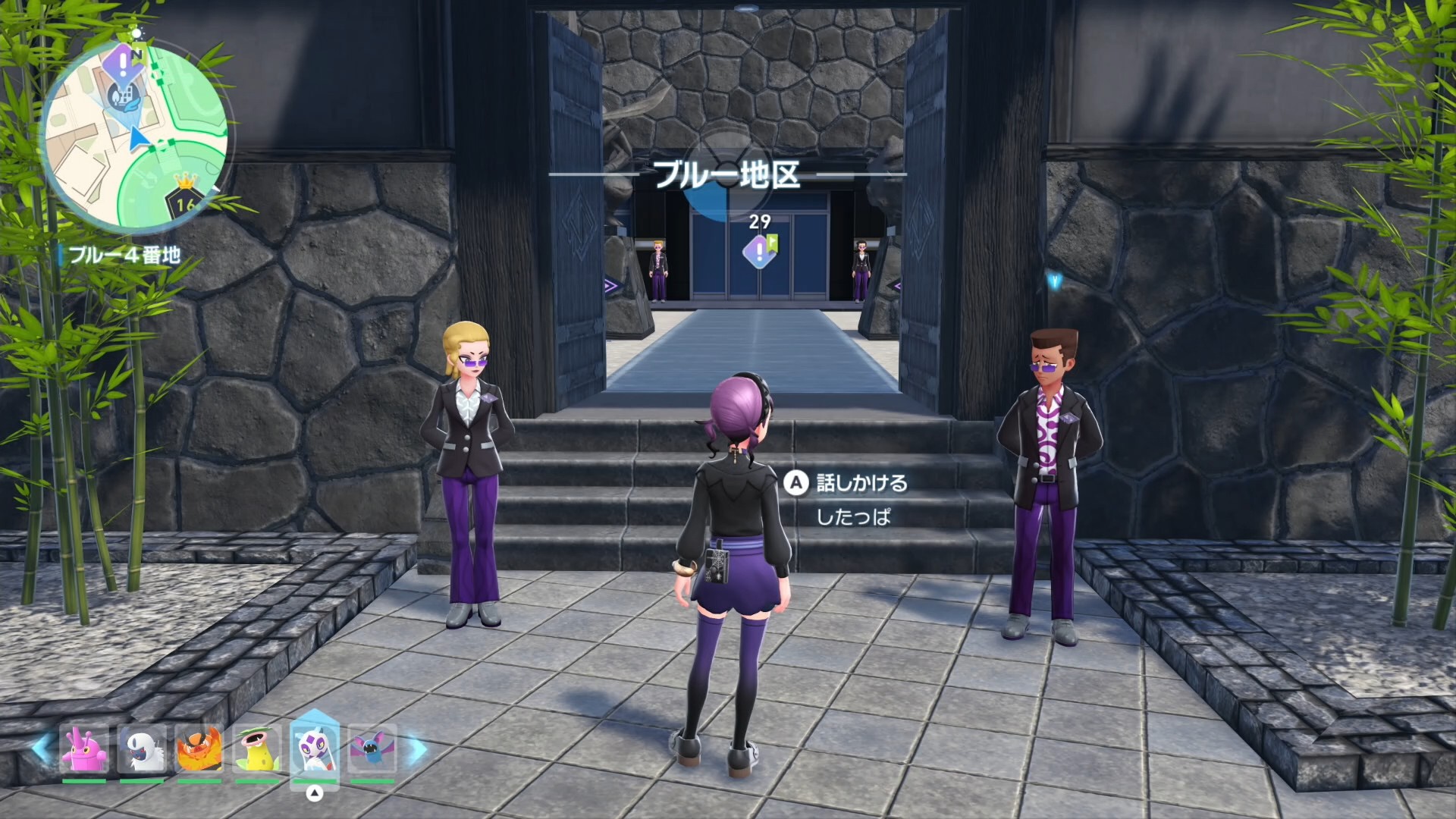Viewport: 1456px width, 819px height.
Task: Select the highlighted Froslass party slot
Action: [x=314, y=748]
